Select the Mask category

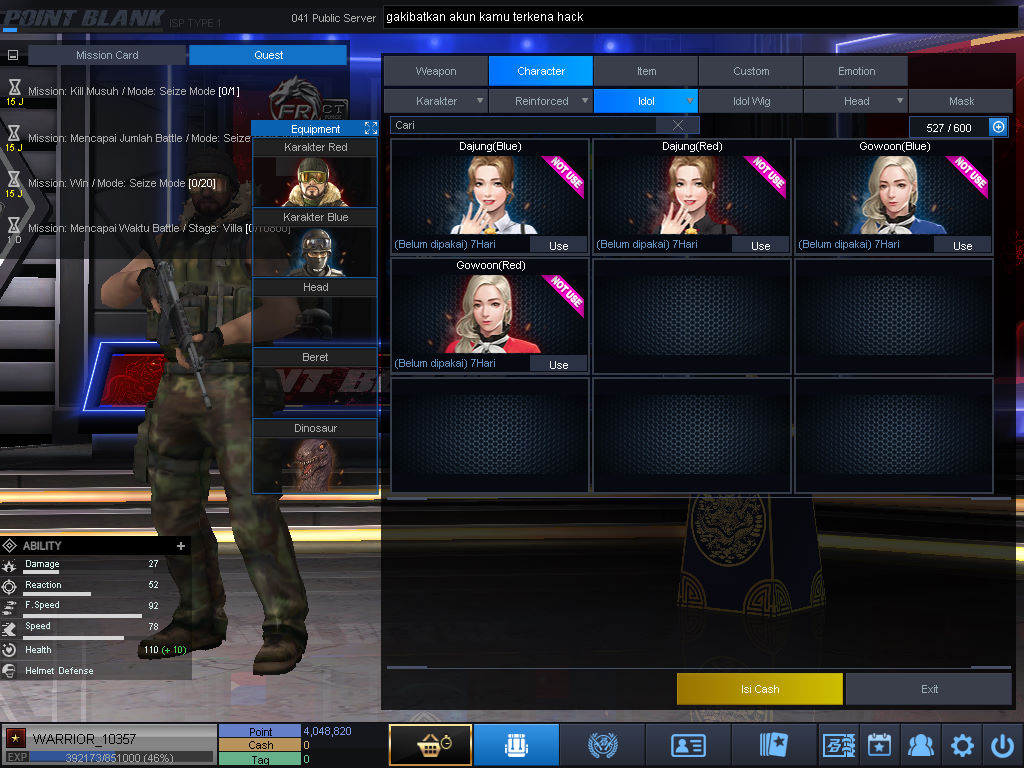pyautogui.click(x=961, y=101)
